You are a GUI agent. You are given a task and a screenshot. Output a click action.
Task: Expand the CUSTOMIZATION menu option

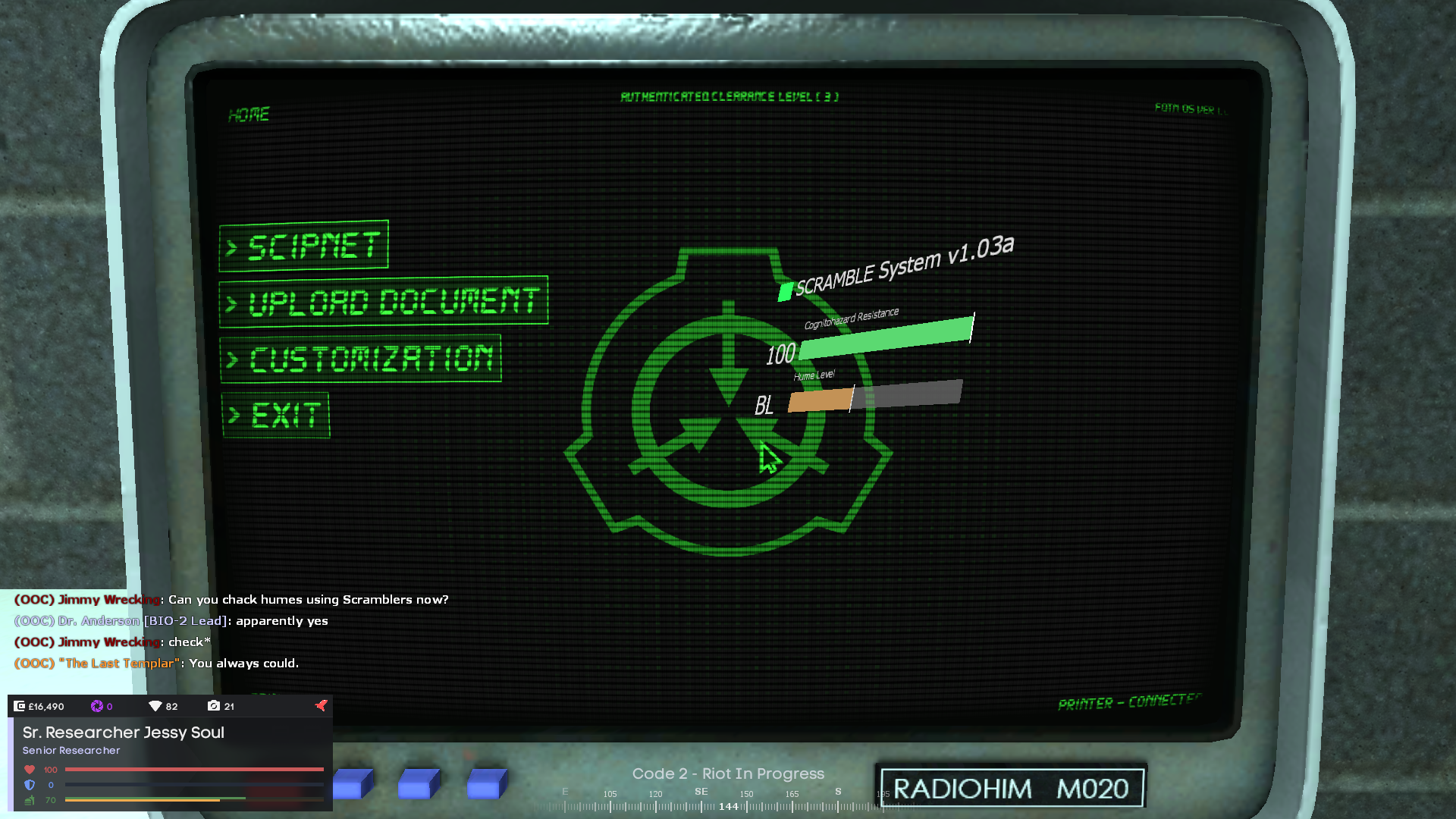point(362,358)
